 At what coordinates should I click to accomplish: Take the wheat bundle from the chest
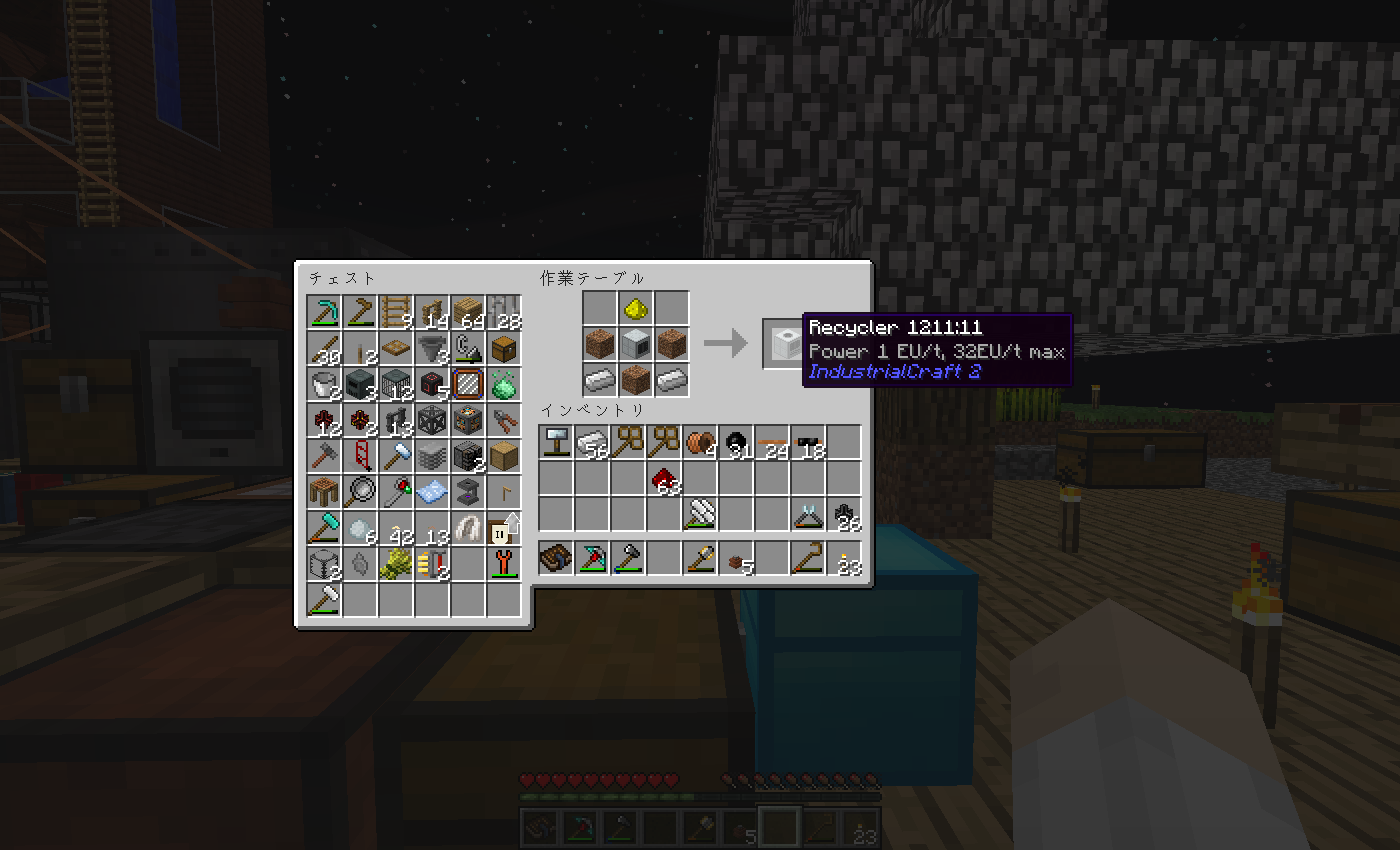coord(396,564)
